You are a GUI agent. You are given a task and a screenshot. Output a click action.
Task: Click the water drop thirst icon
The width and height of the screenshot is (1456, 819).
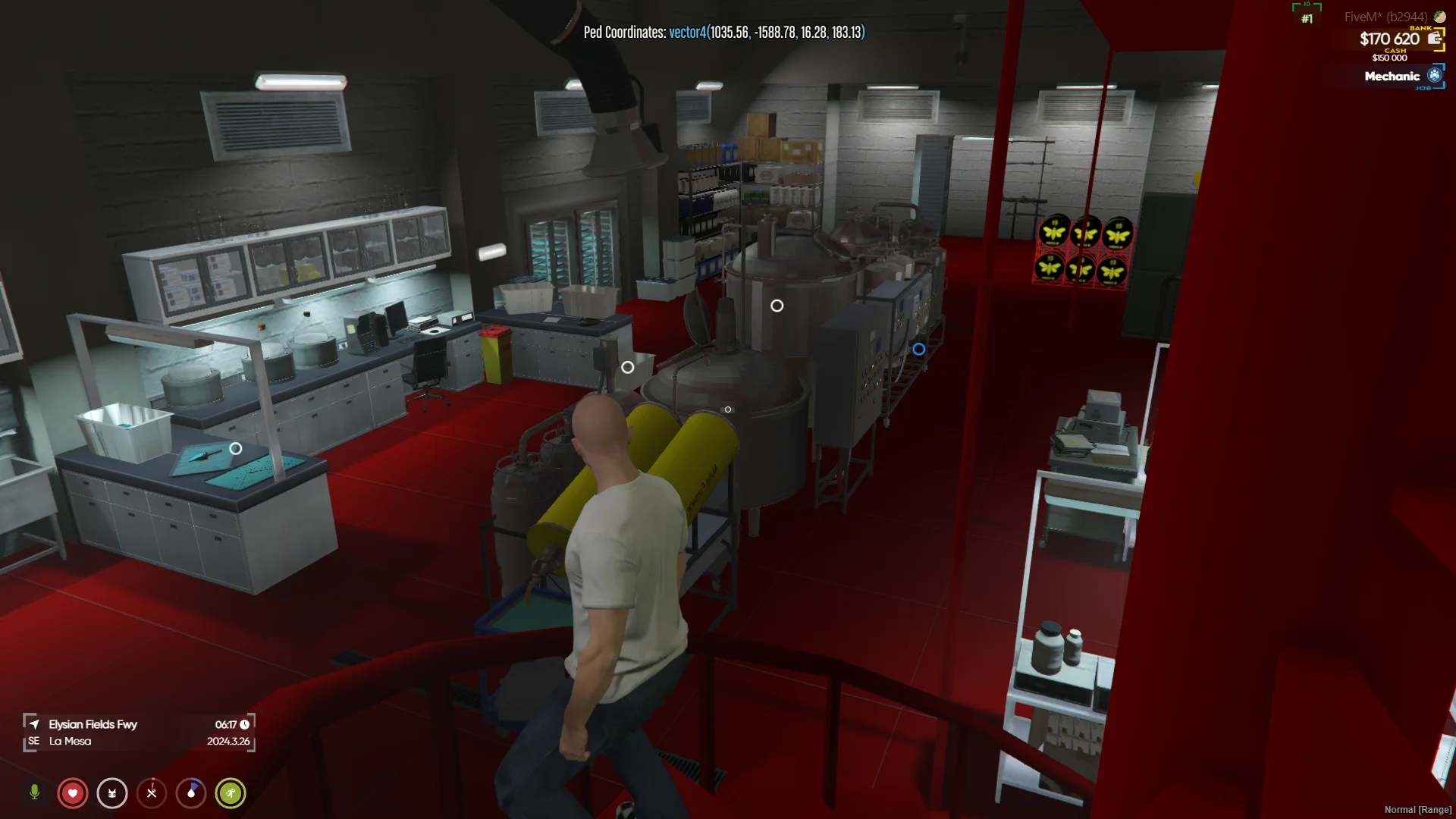(x=191, y=793)
